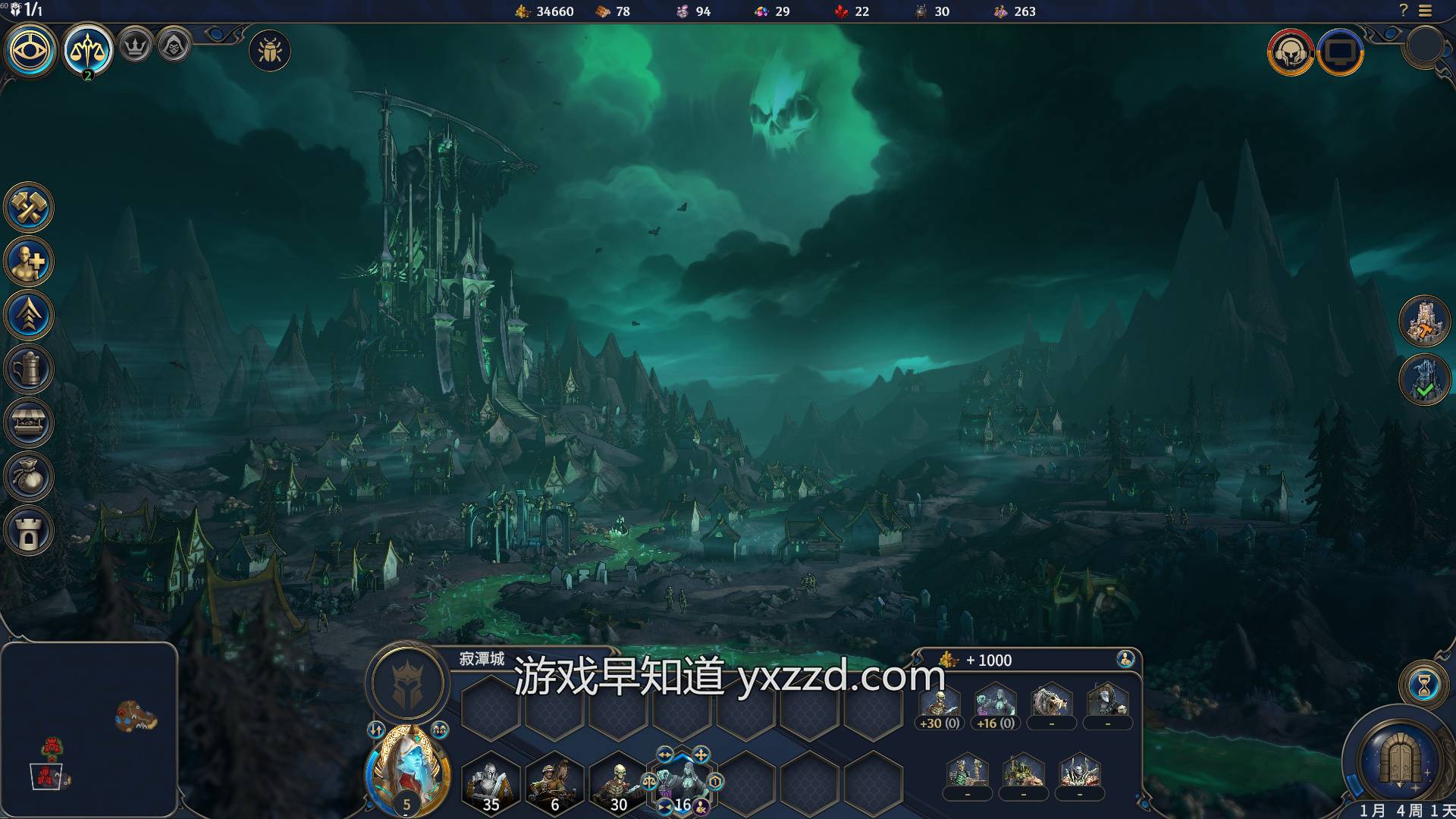1456x819 pixels.
Task: Select the armored knight stack of 35
Action: click(x=491, y=783)
